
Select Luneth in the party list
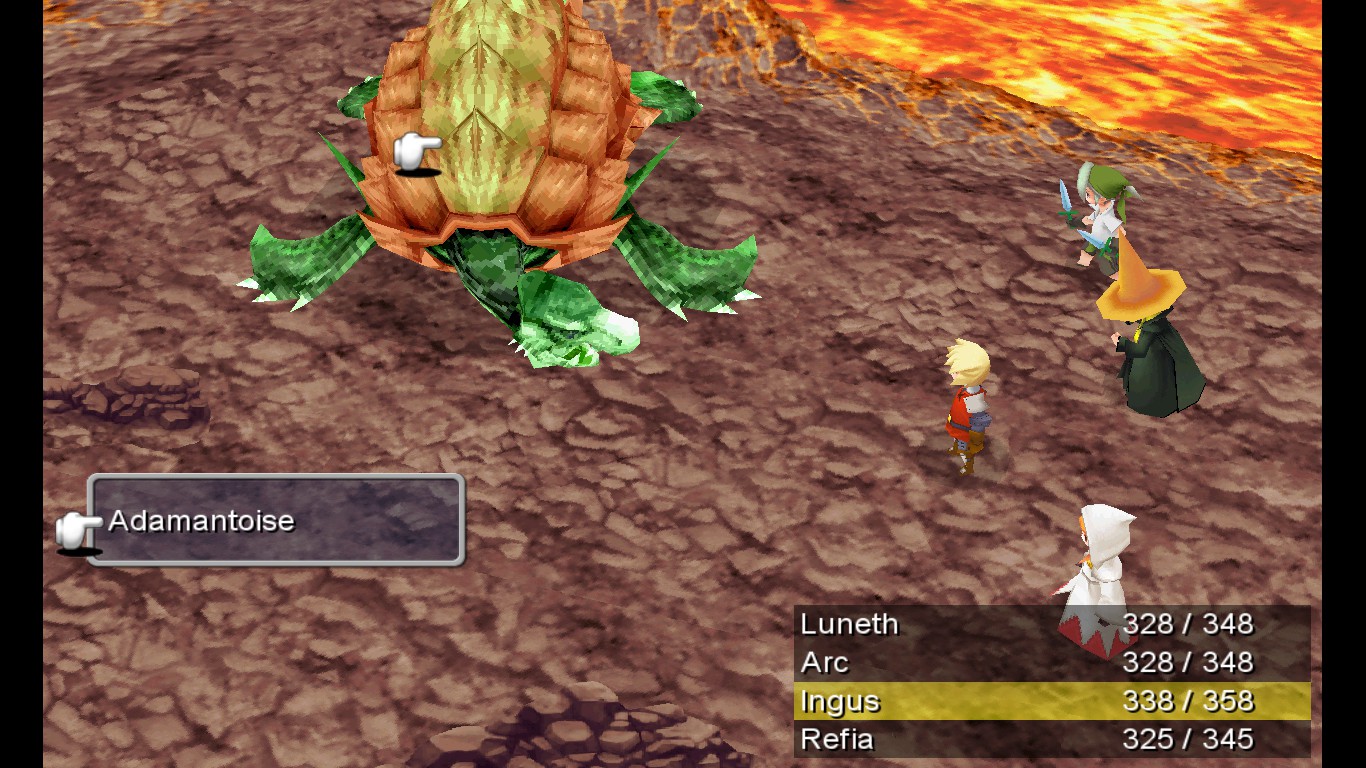[x=848, y=624]
